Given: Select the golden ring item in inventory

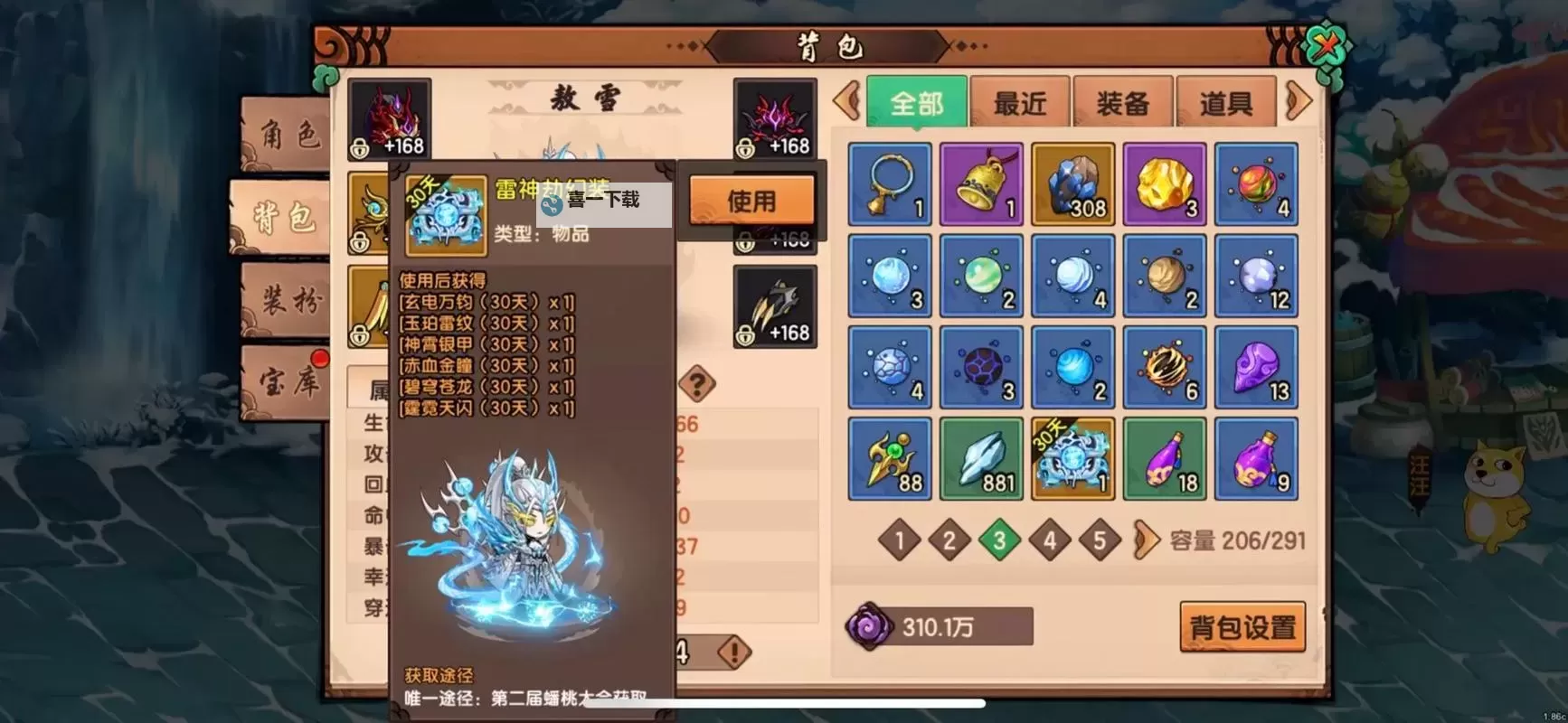Looking at the screenshot, I should point(889,184).
